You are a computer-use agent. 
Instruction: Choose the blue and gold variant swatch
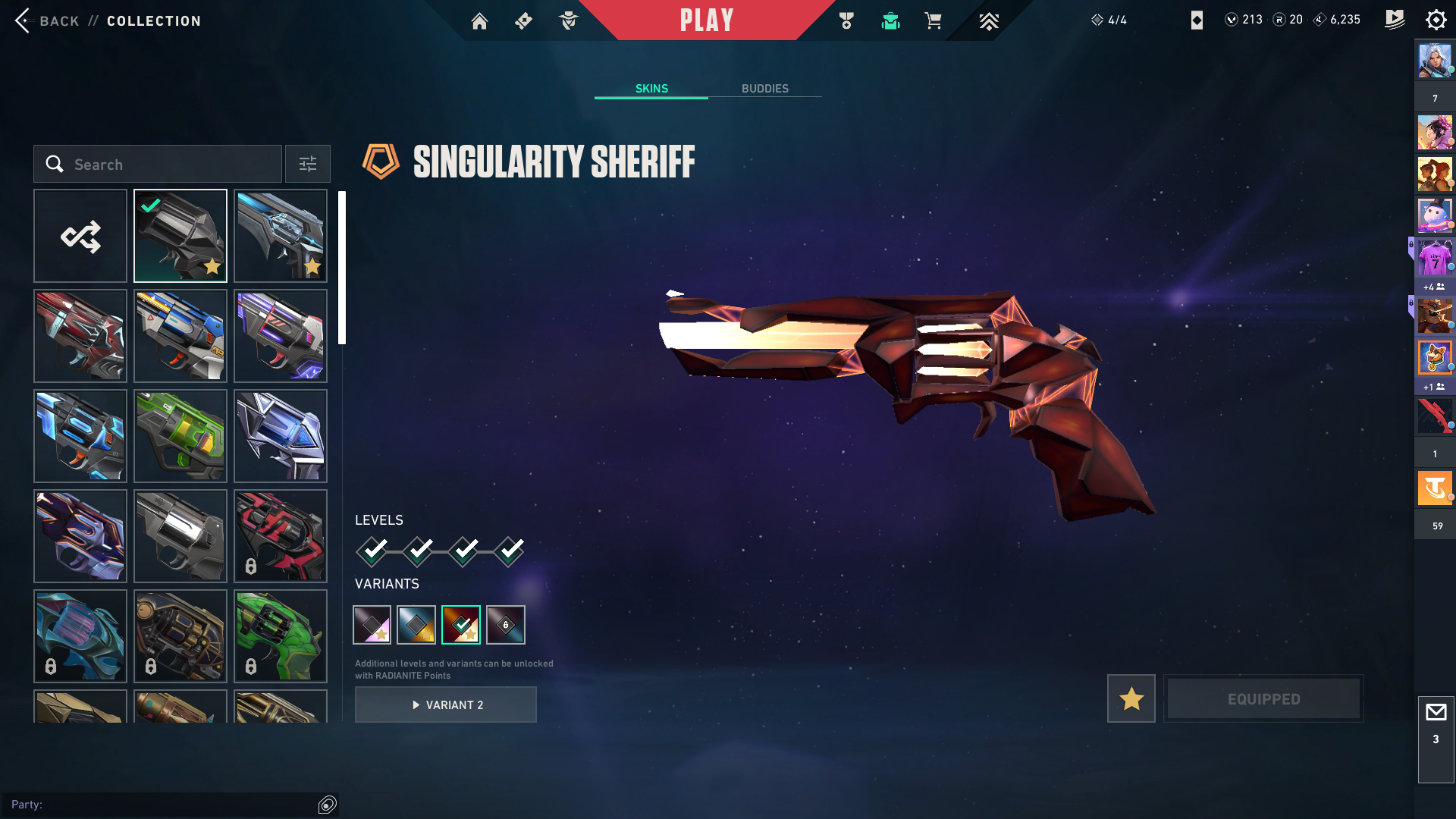416,625
